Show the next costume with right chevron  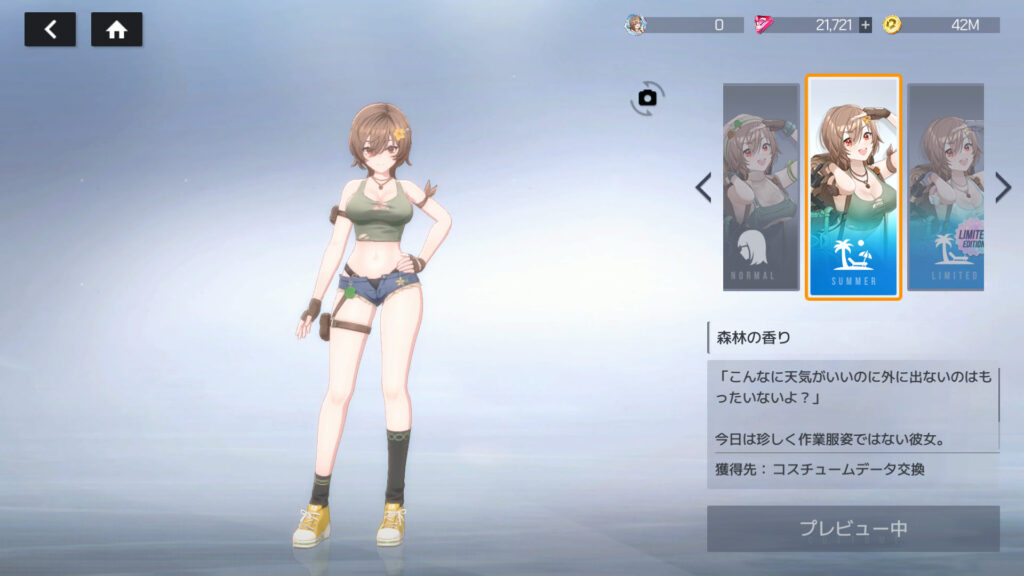click(x=1003, y=187)
